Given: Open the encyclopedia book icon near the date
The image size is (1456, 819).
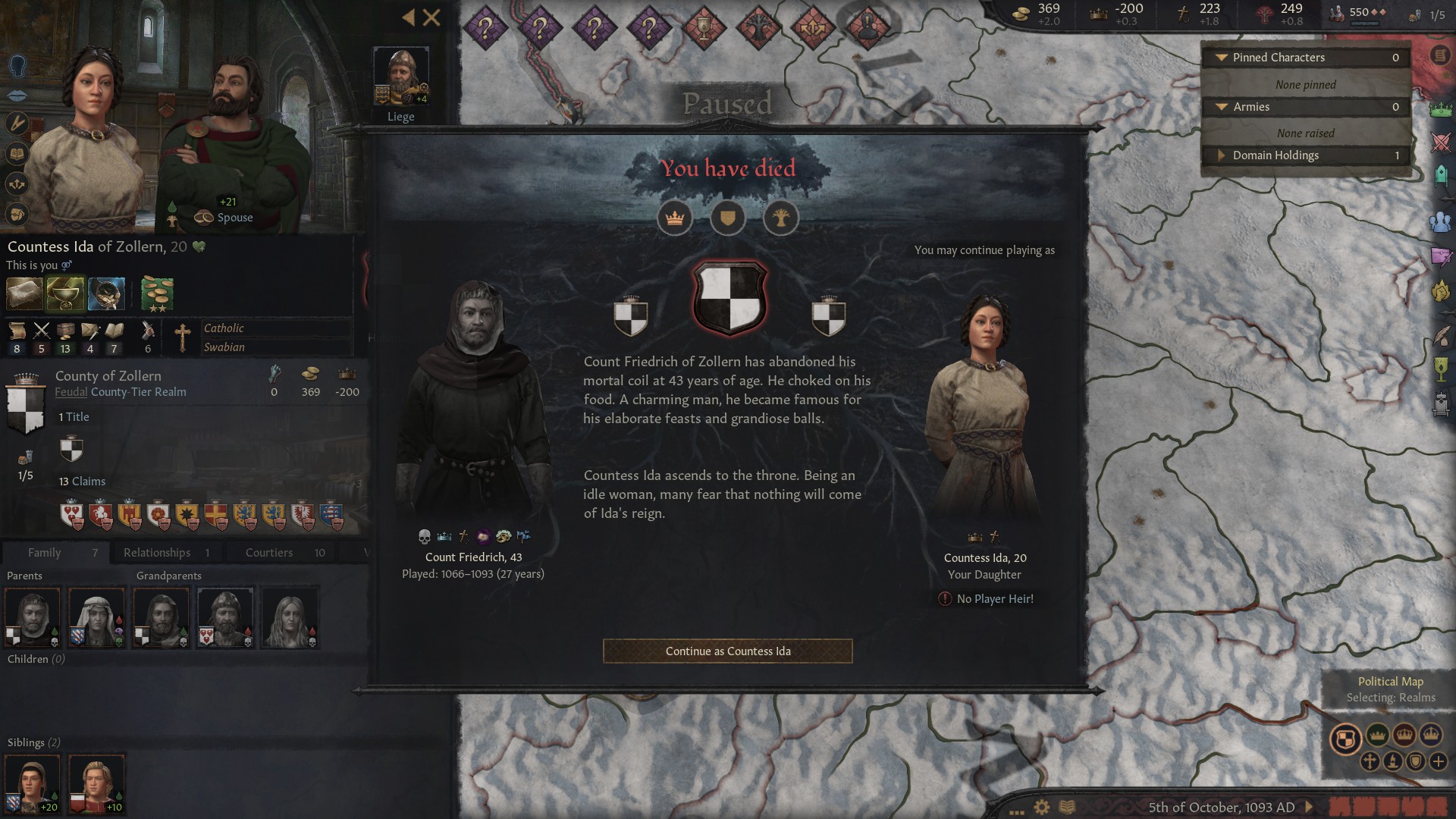Looking at the screenshot, I should (1067, 806).
